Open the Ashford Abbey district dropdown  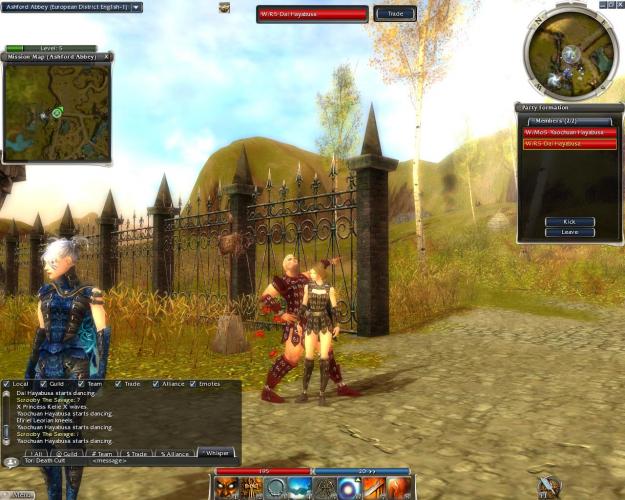coord(136,7)
